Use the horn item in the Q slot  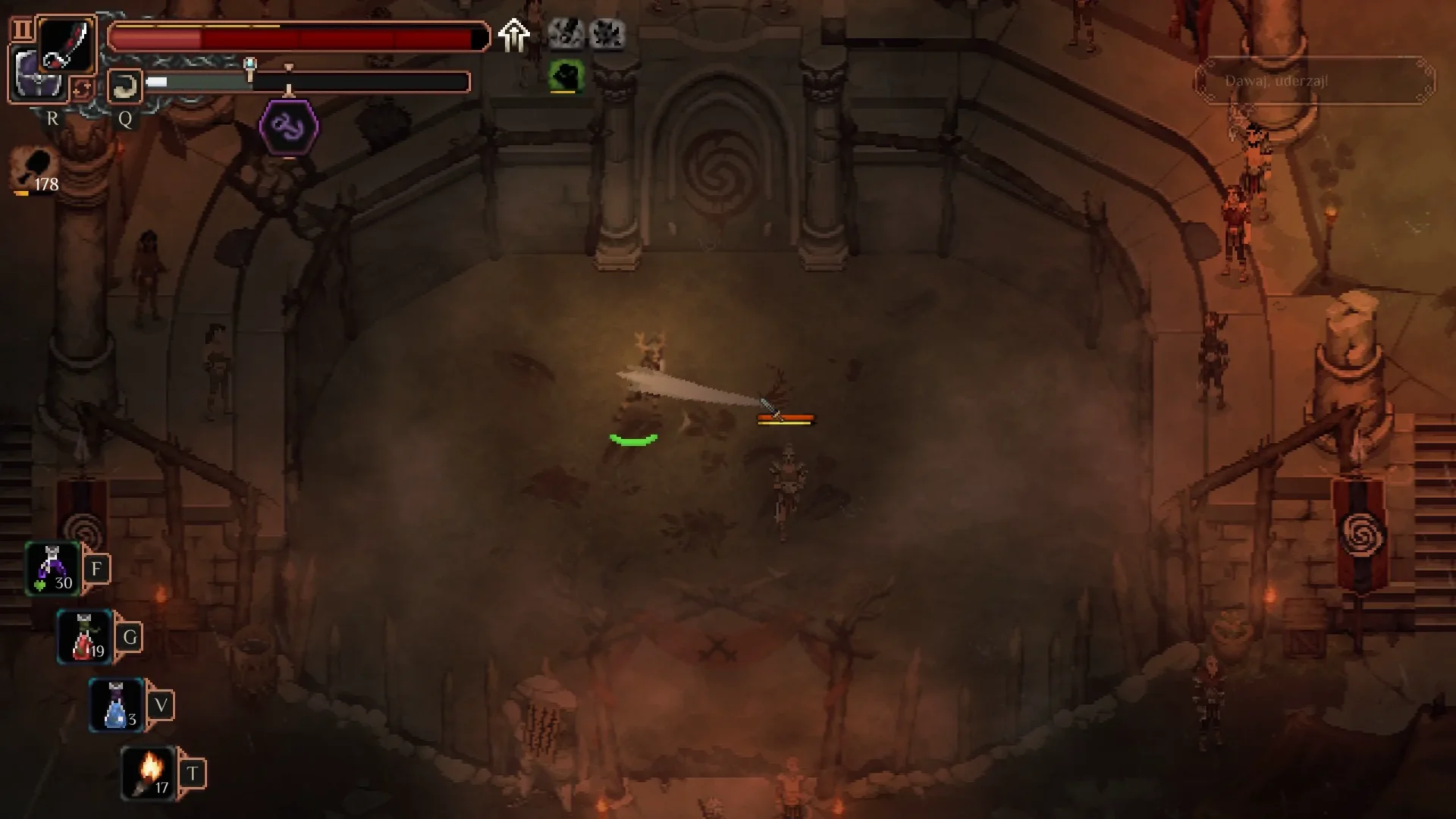coord(125,86)
